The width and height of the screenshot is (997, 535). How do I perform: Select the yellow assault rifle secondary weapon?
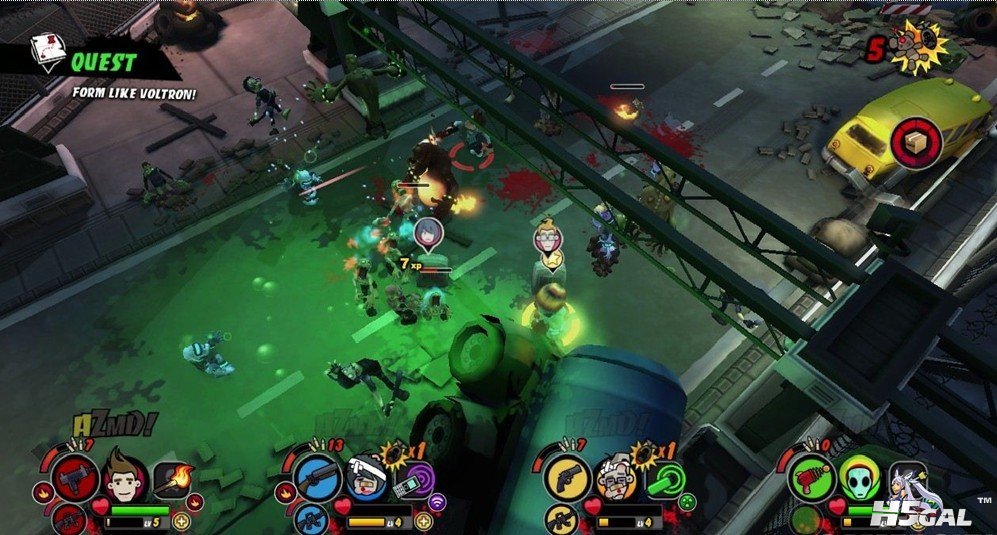(560, 519)
